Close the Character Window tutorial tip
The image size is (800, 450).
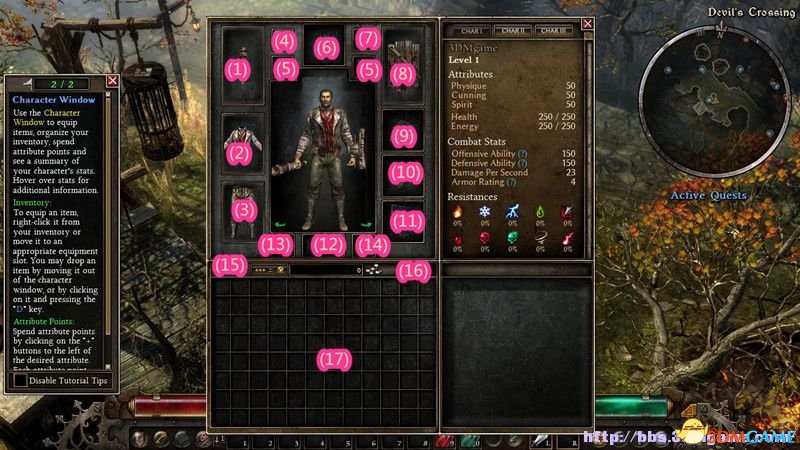[x=112, y=80]
